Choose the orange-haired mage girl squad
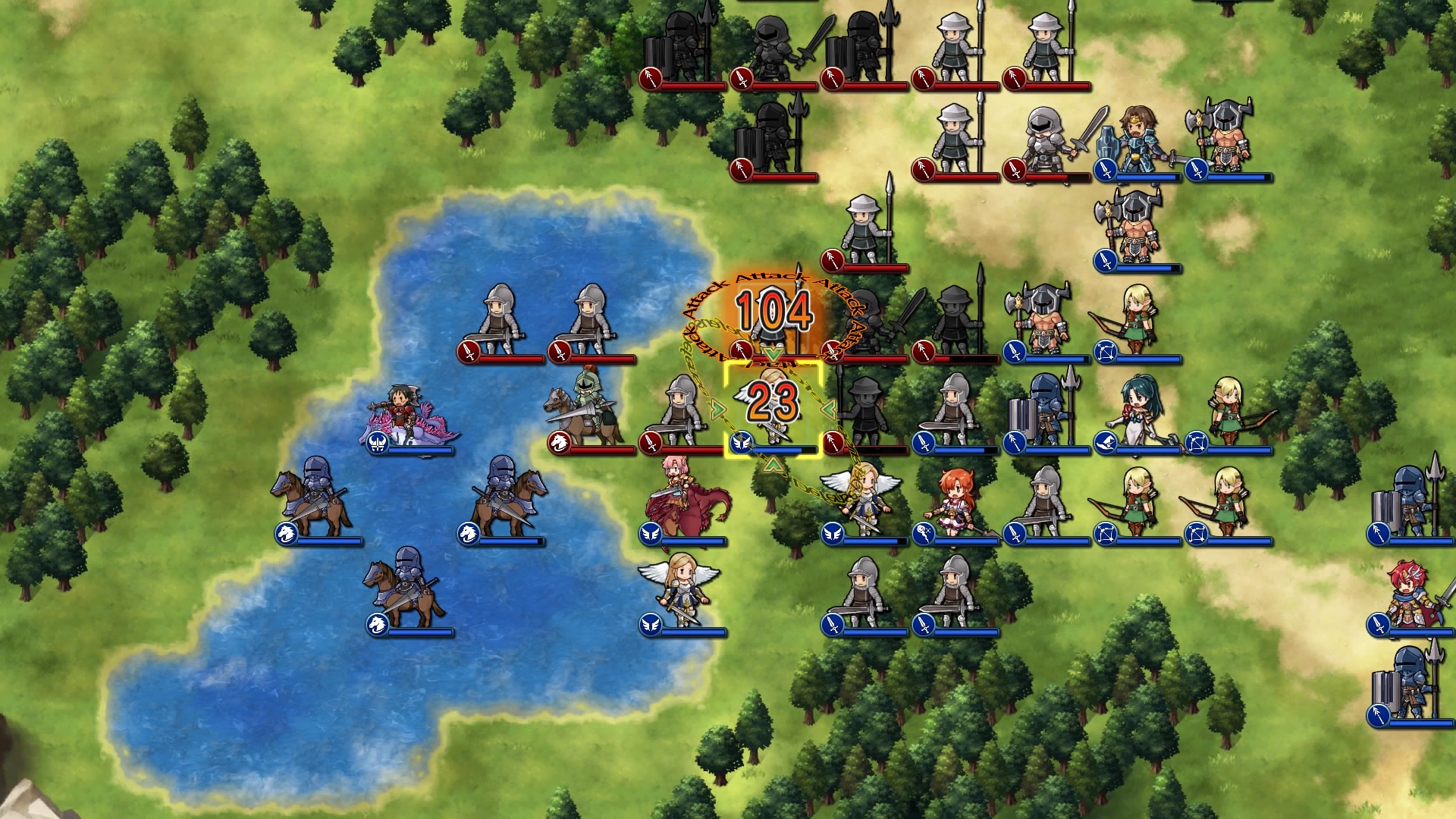The height and width of the screenshot is (819, 1456). click(954, 502)
